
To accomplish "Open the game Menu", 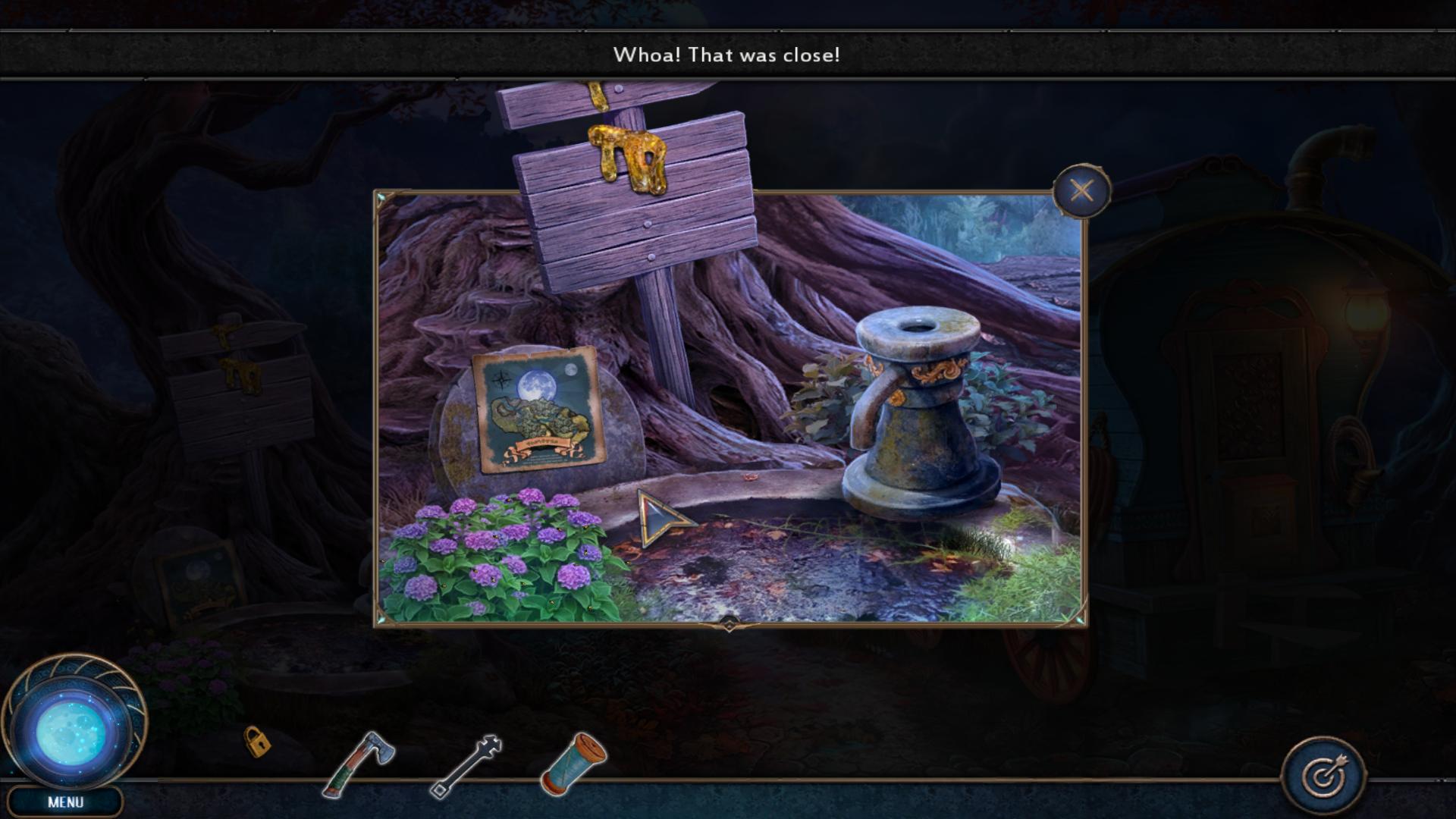I will click(x=65, y=802).
